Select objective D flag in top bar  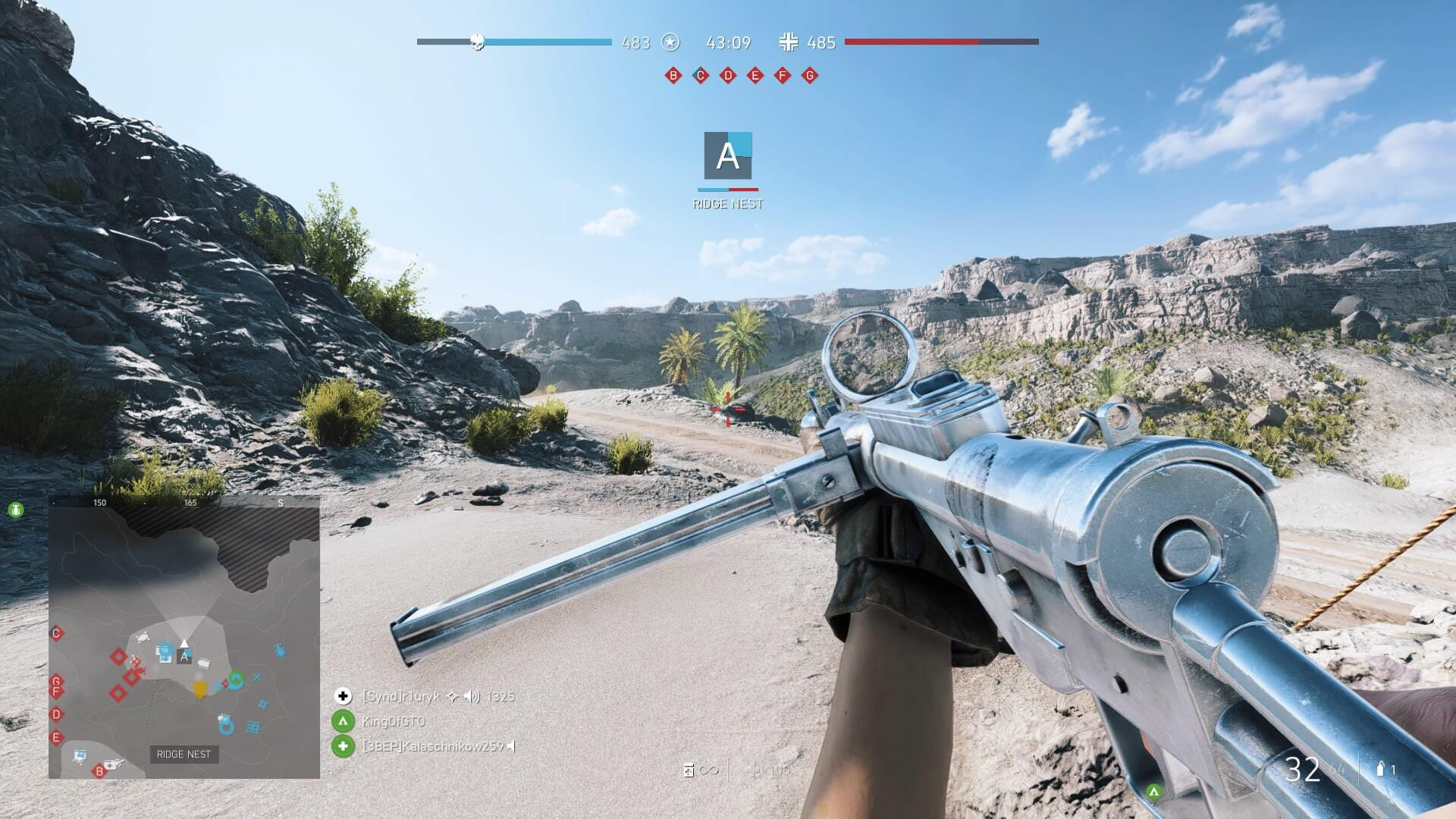tap(728, 76)
